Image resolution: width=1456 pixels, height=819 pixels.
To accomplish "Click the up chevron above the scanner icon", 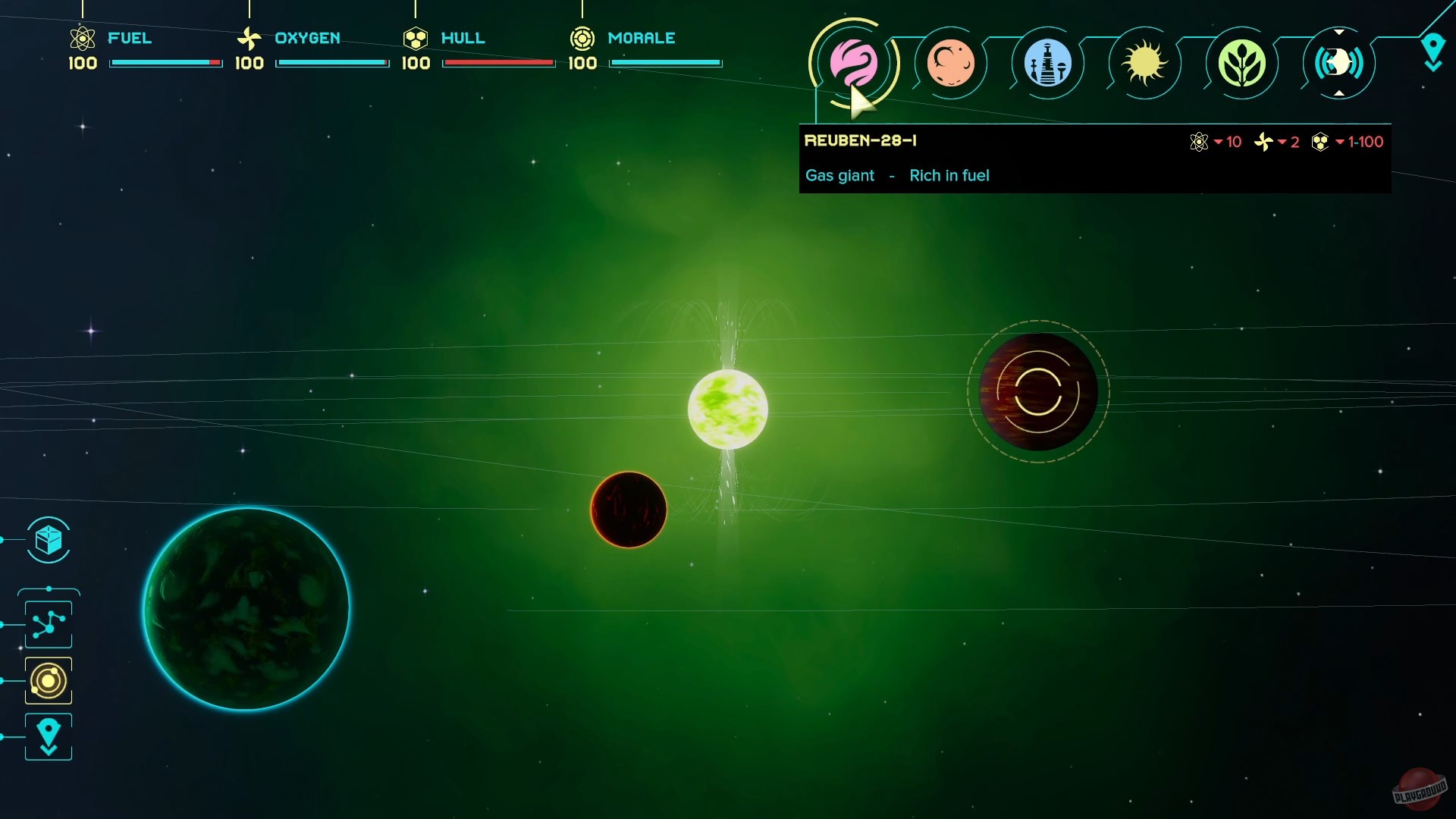I will (x=1340, y=31).
